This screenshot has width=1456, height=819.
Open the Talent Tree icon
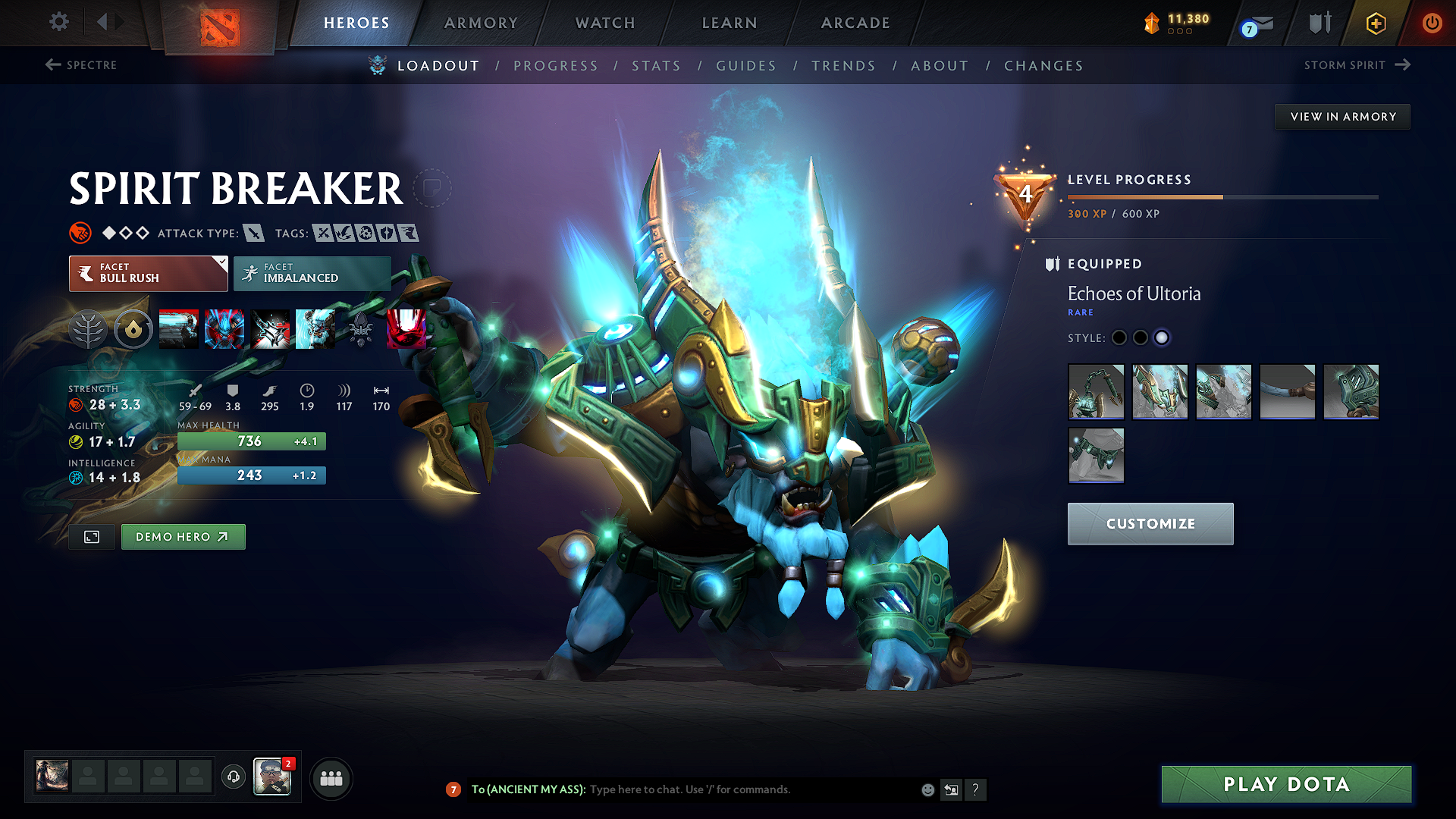tap(89, 329)
